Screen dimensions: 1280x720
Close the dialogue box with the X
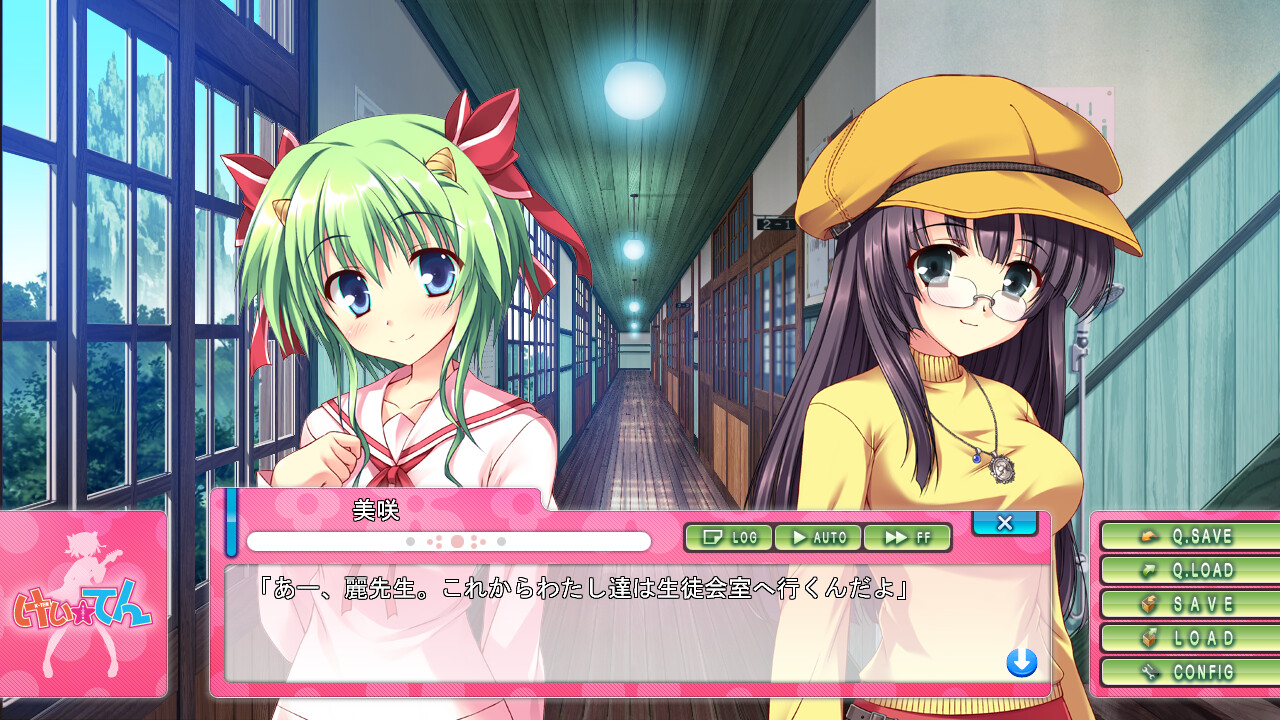(x=1004, y=523)
